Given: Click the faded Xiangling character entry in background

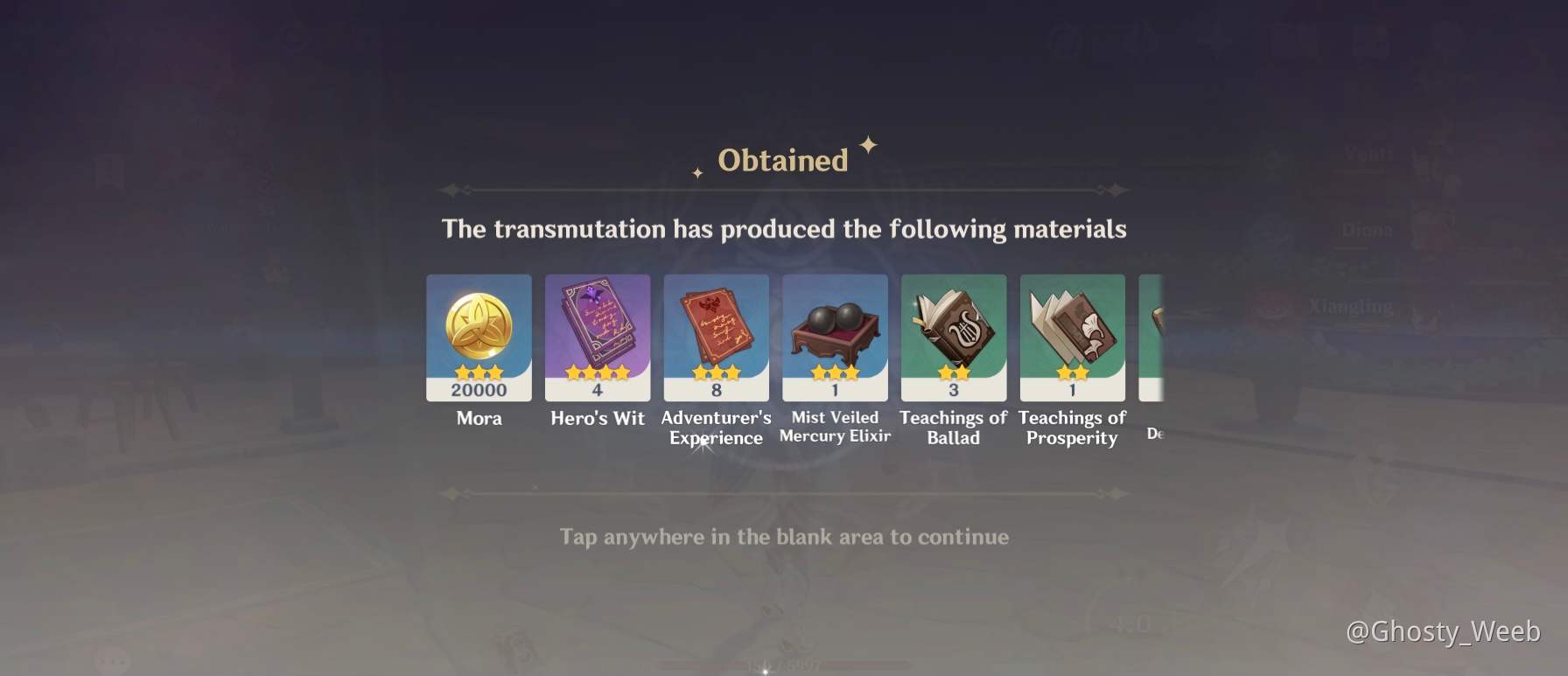Looking at the screenshot, I should click(x=1348, y=306).
